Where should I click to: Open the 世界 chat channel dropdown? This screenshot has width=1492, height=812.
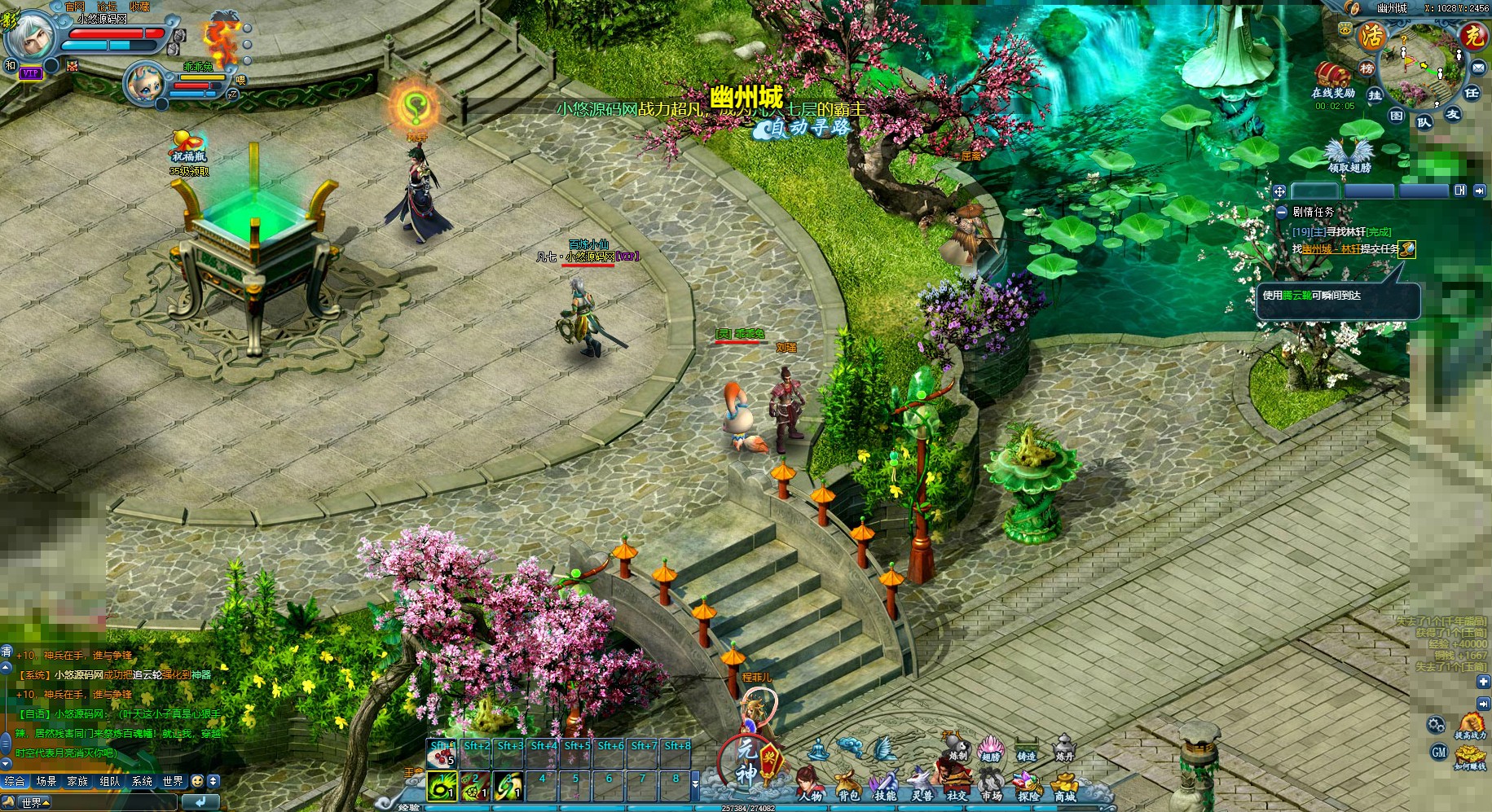(34, 802)
